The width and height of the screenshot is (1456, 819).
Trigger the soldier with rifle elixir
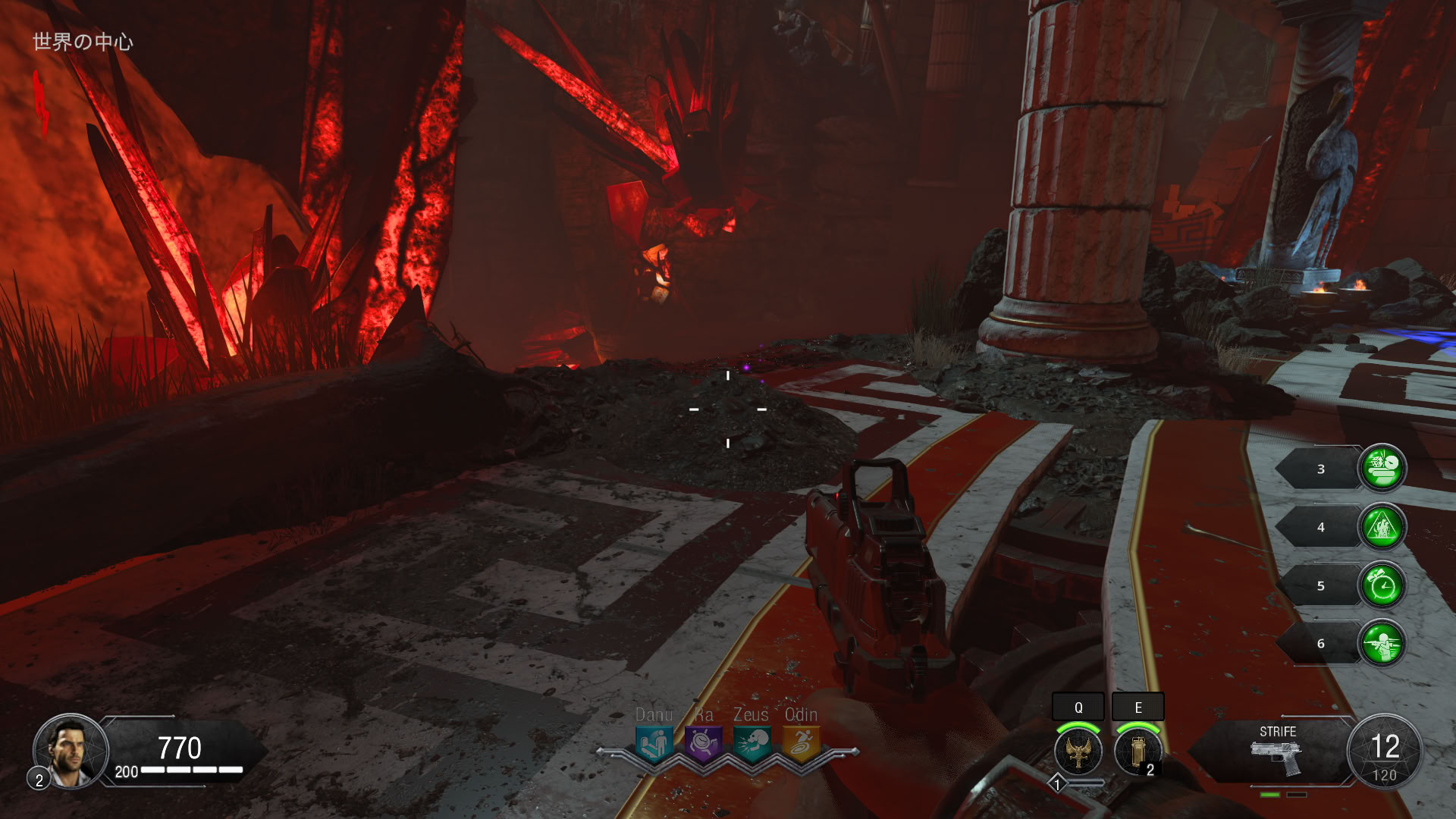[x=1382, y=644]
